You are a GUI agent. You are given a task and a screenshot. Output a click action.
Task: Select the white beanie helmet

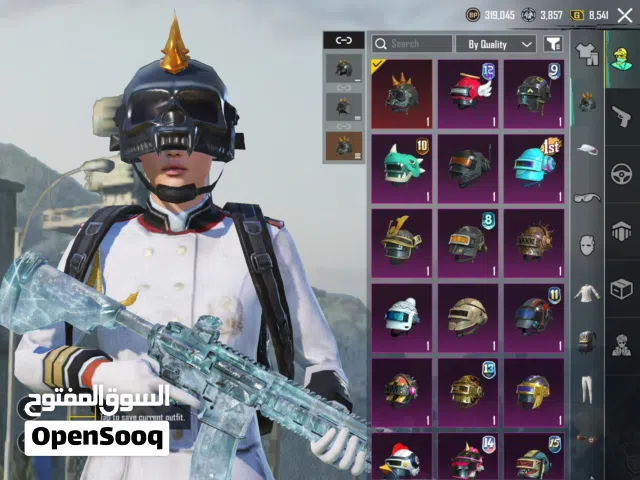pos(402,316)
